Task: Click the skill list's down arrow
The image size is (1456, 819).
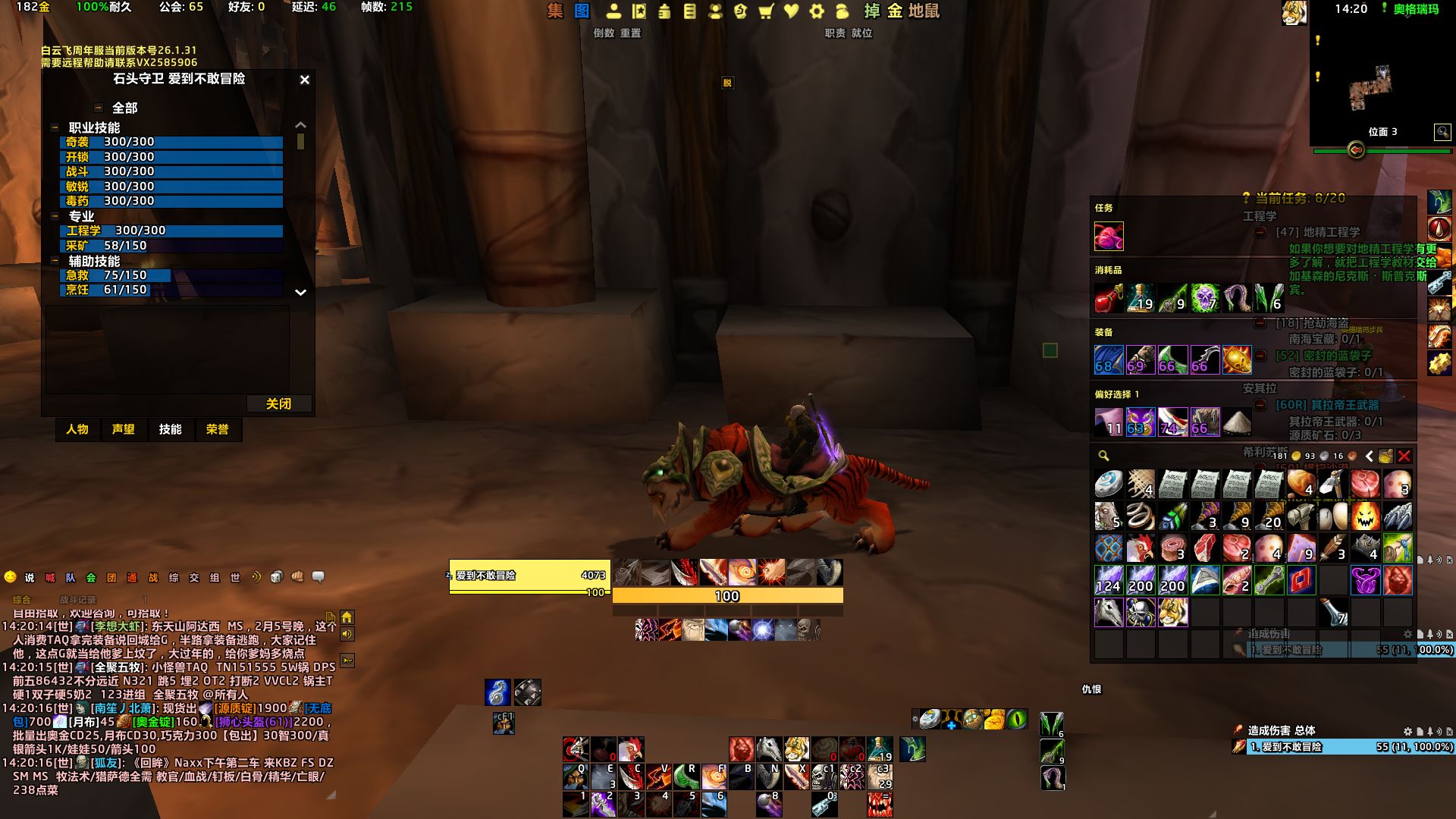Action: click(x=300, y=292)
